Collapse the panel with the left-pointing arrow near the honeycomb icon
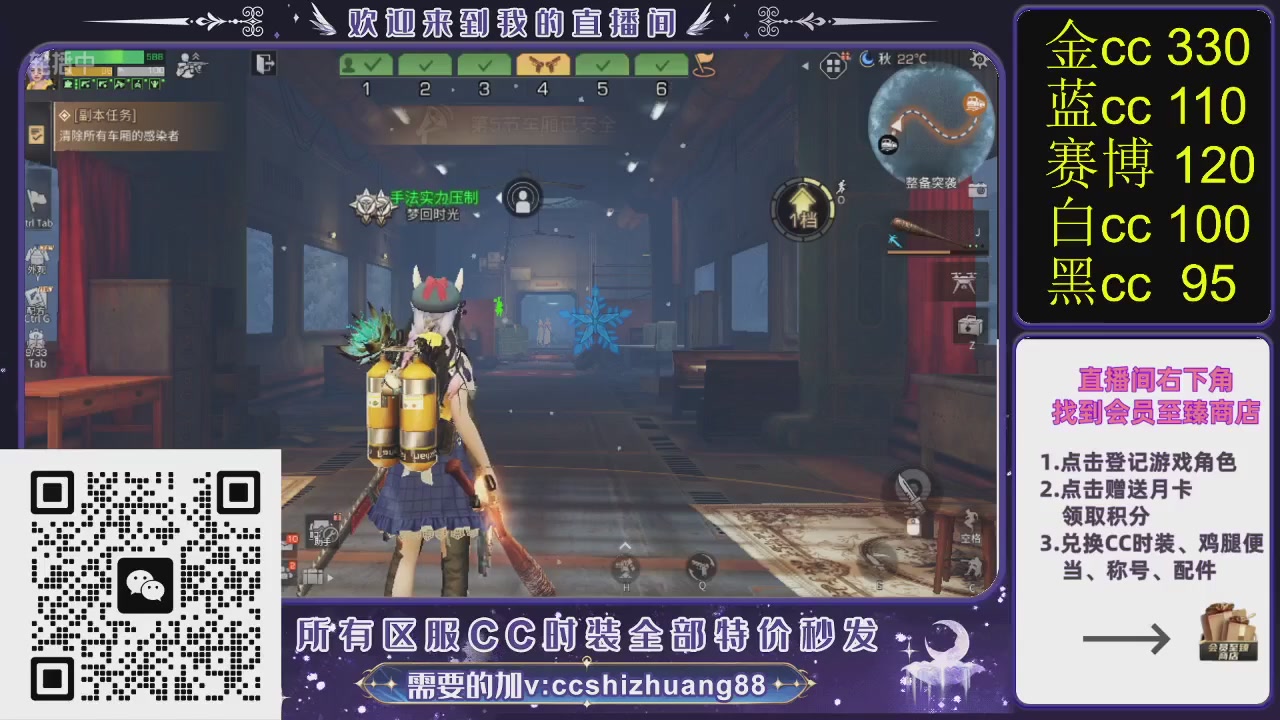 [805, 64]
